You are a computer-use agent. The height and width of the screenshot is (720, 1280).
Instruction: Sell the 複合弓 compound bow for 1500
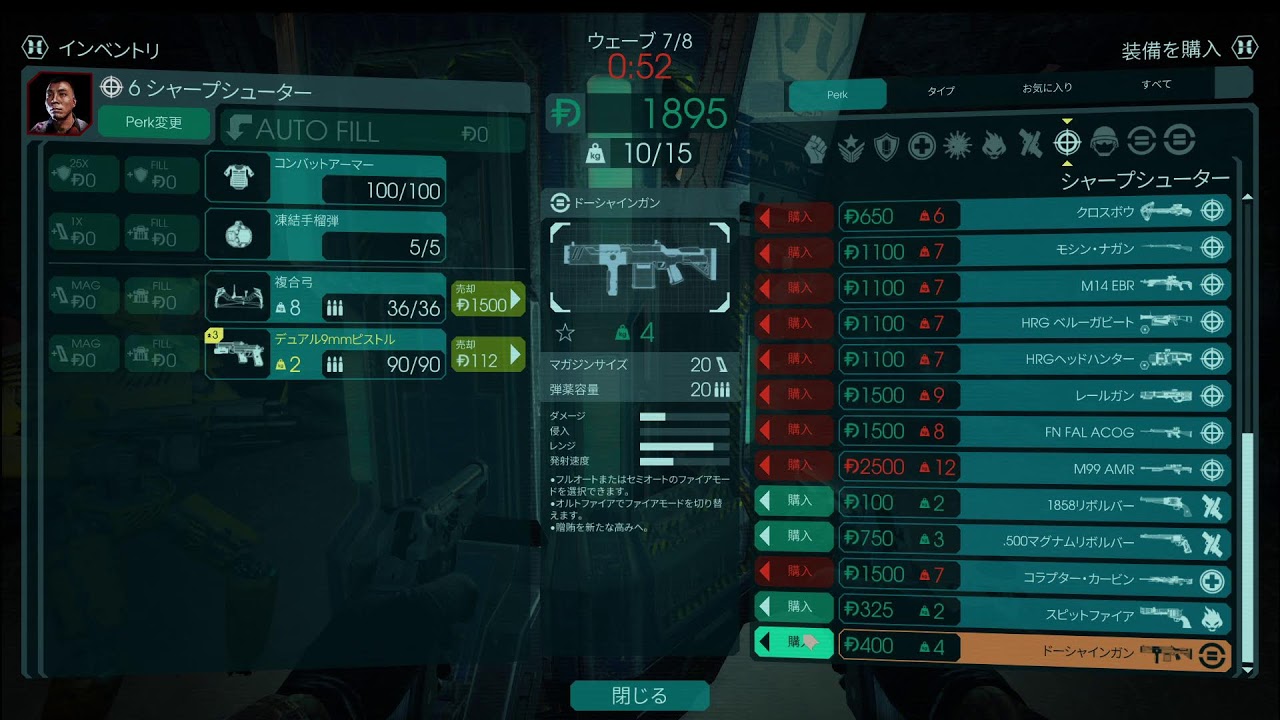(x=488, y=299)
